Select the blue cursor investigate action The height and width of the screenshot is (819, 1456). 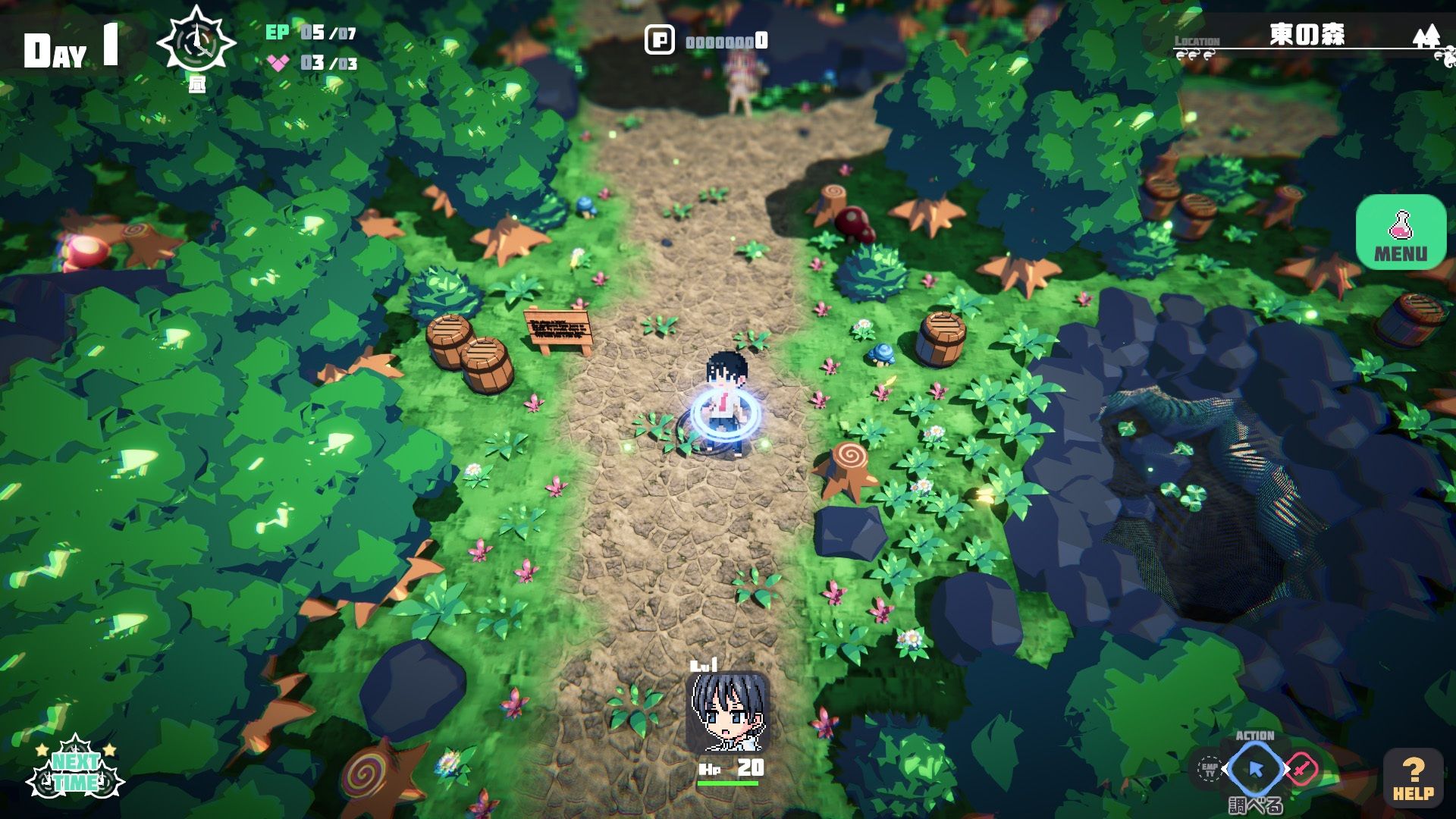pyautogui.click(x=1255, y=769)
